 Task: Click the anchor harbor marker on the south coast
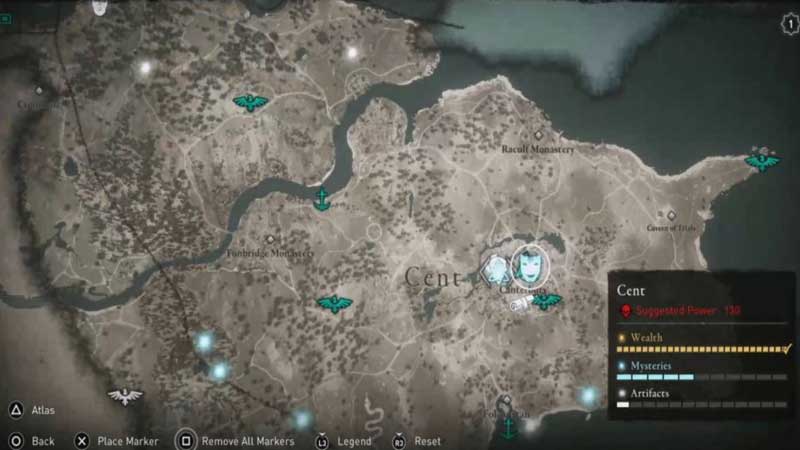click(508, 427)
